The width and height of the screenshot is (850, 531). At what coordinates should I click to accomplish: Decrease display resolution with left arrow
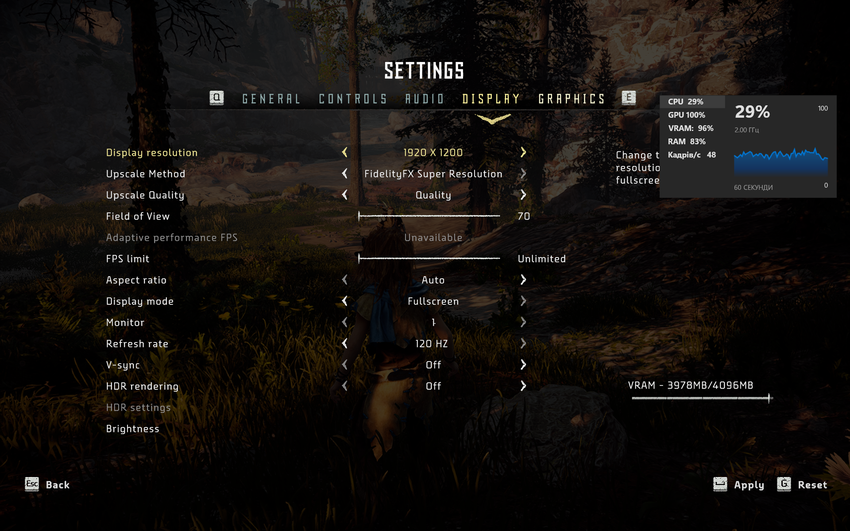point(345,153)
